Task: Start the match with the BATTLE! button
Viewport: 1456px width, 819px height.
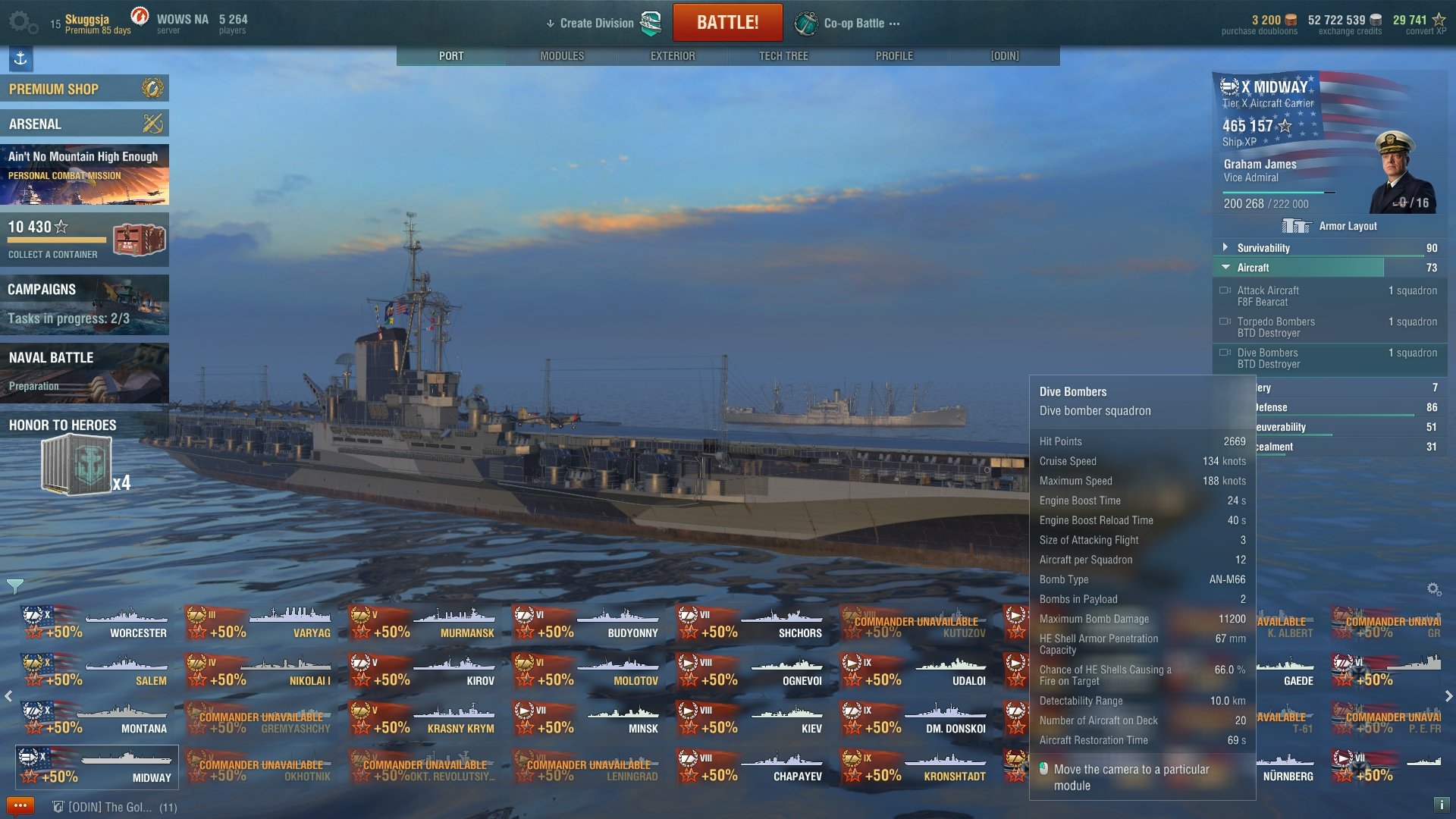Action: (x=727, y=23)
